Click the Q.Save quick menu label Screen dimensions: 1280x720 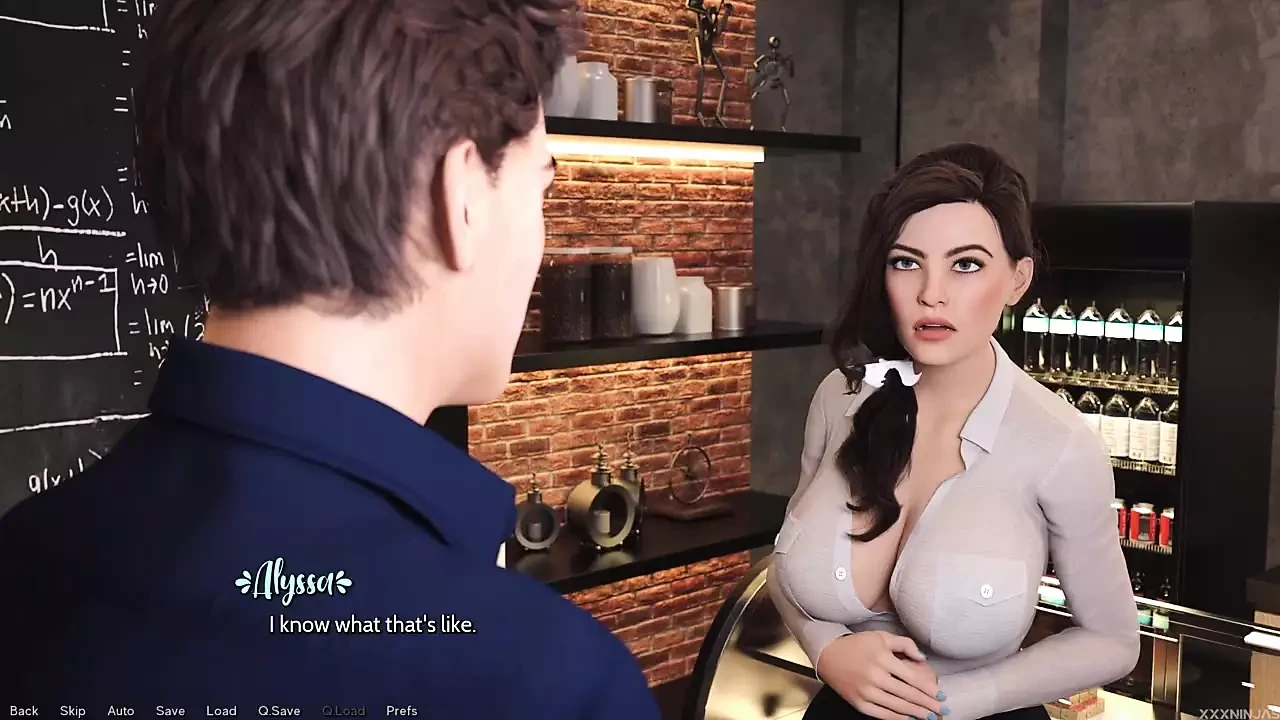[x=279, y=710]
